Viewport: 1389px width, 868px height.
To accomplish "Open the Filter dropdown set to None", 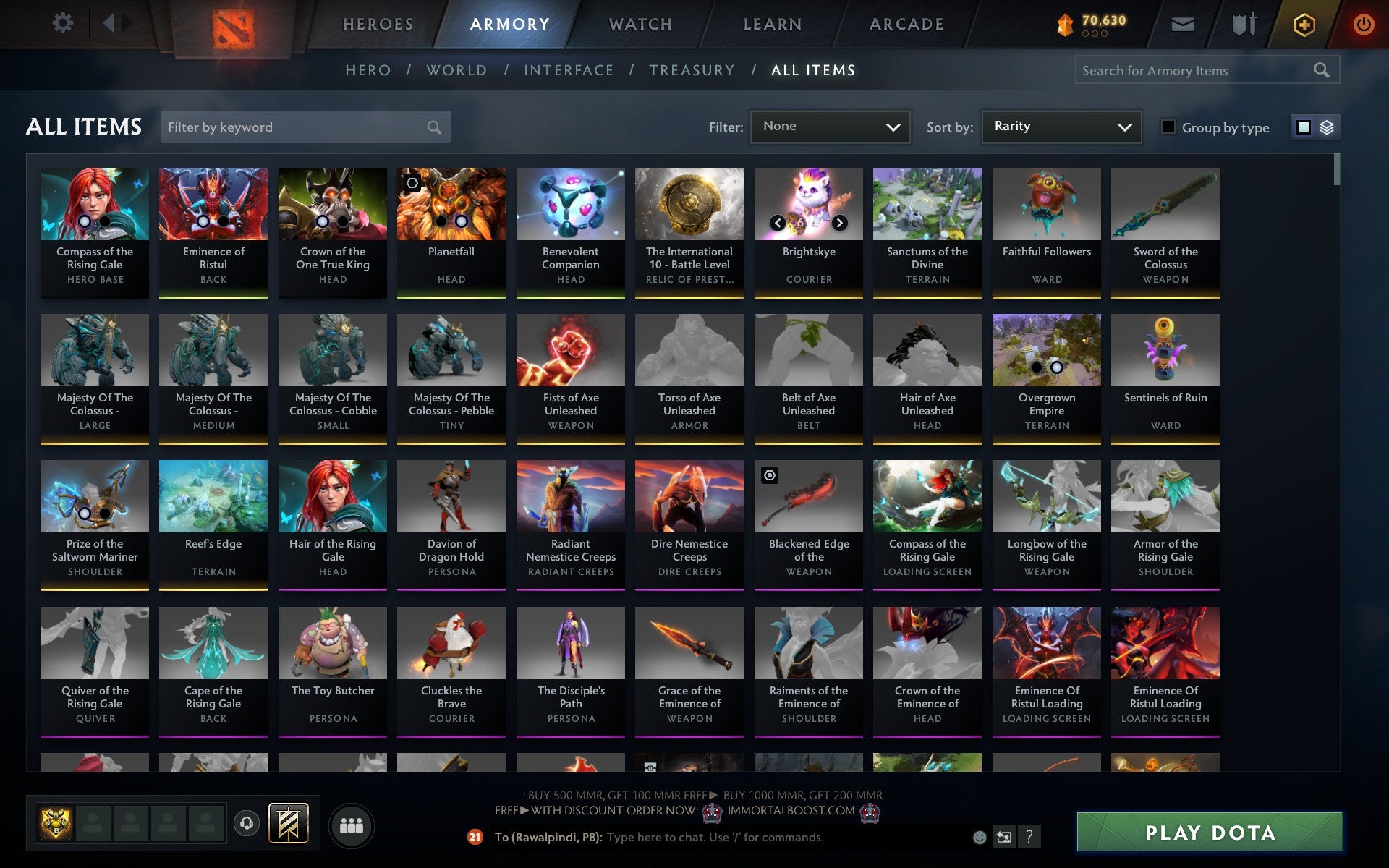I will click(x=830, y=127).
